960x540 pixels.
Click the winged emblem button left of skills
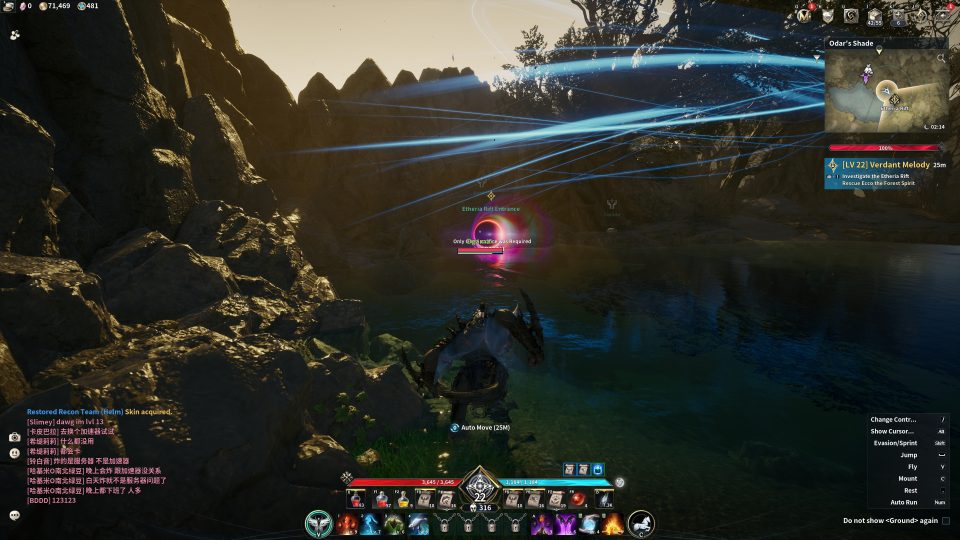[319, 523]
